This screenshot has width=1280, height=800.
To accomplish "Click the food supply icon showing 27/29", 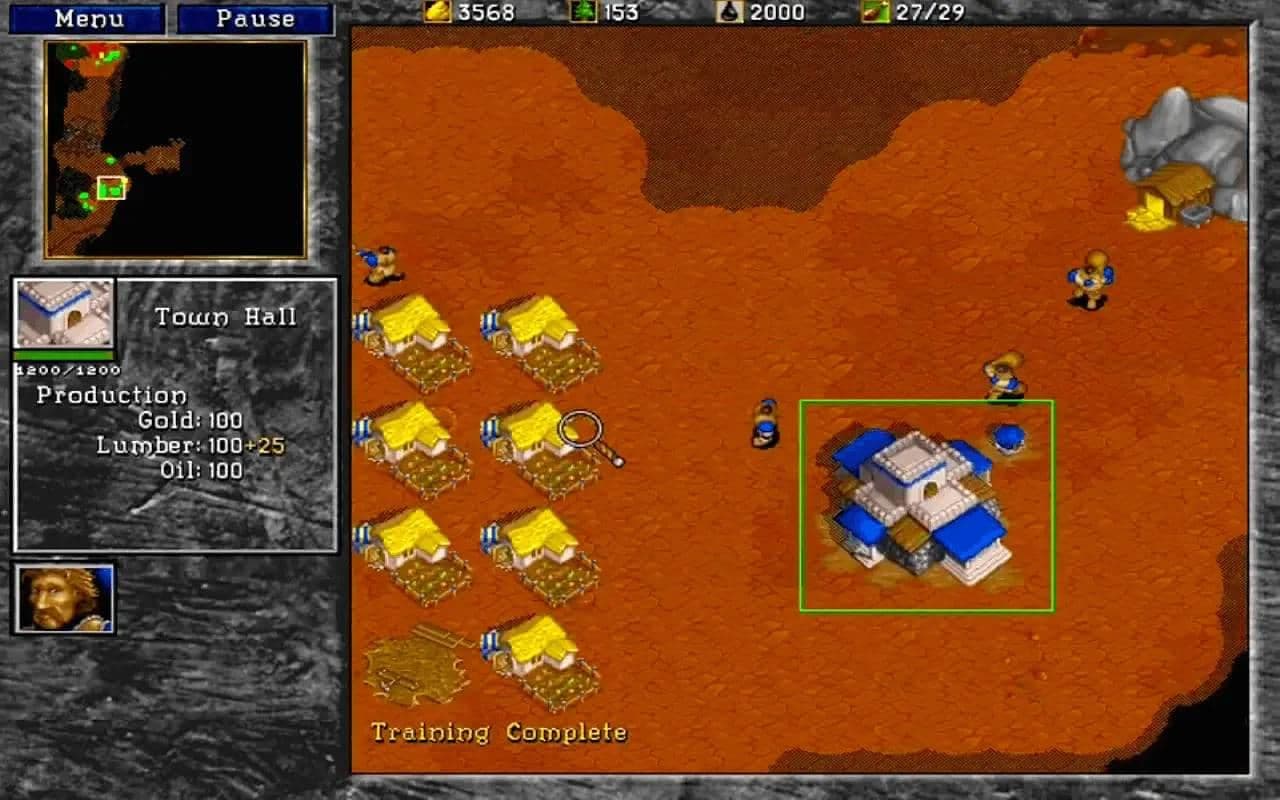I will coord(877,13).
